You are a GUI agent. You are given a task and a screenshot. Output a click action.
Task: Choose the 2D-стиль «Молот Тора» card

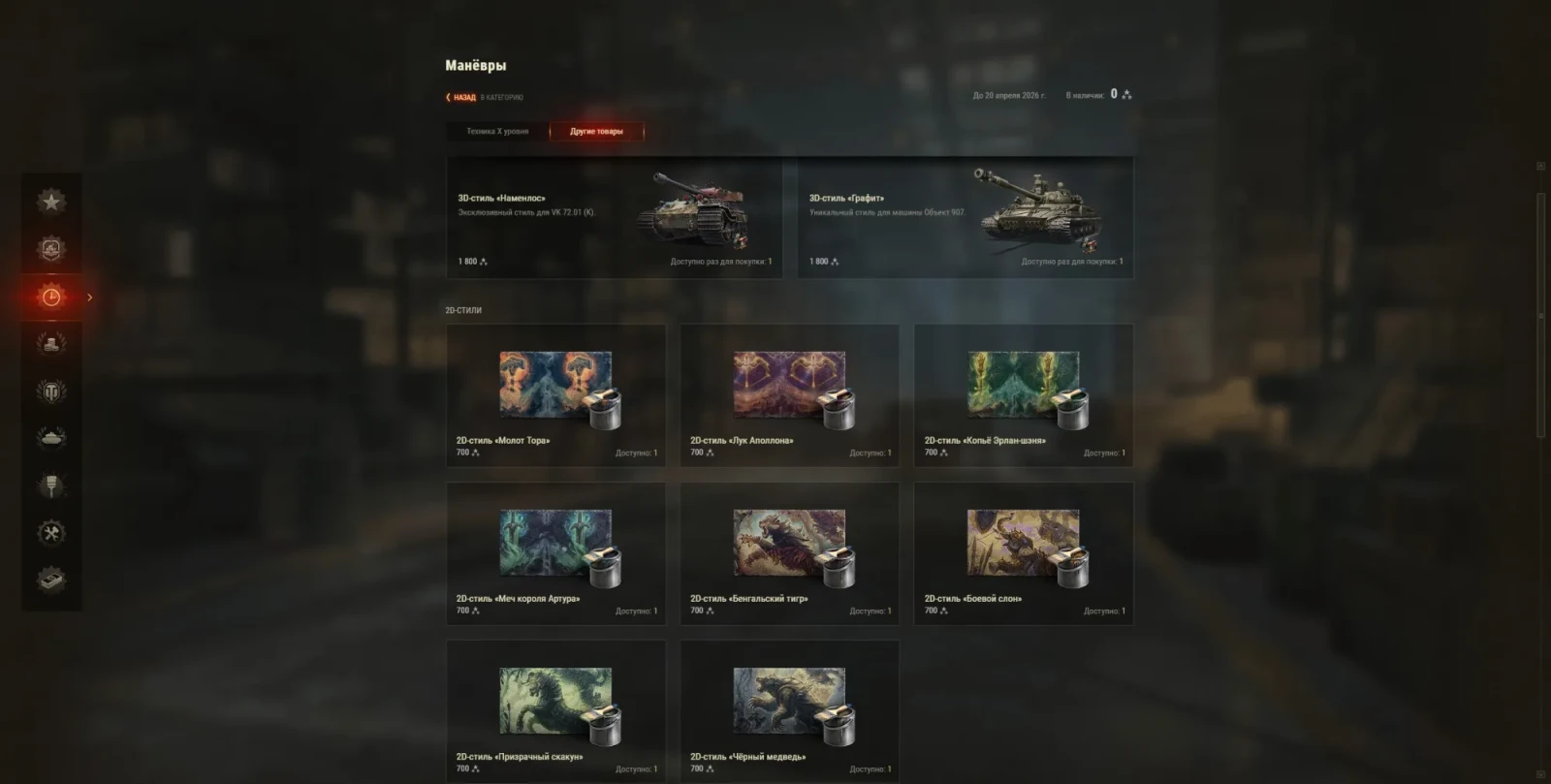click(555, 395)
